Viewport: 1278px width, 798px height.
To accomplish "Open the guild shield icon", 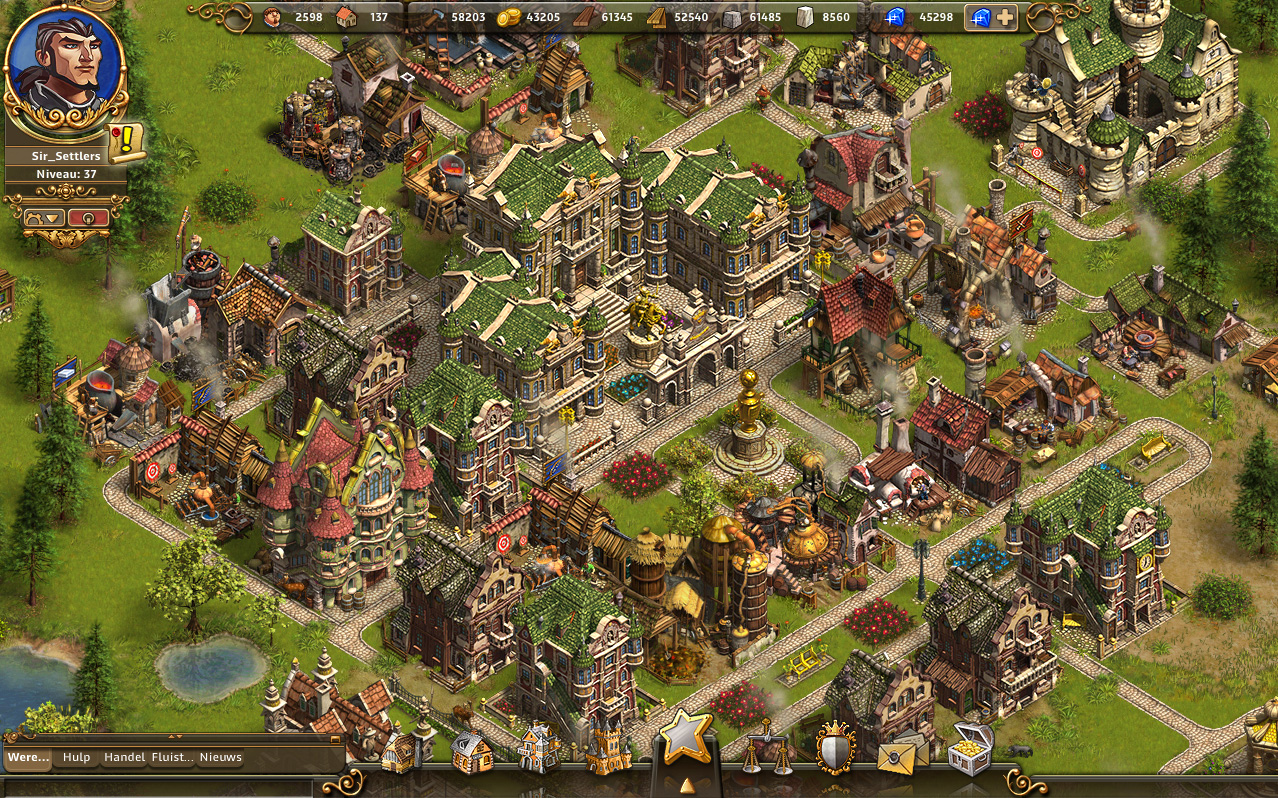I will coord(836,748).
